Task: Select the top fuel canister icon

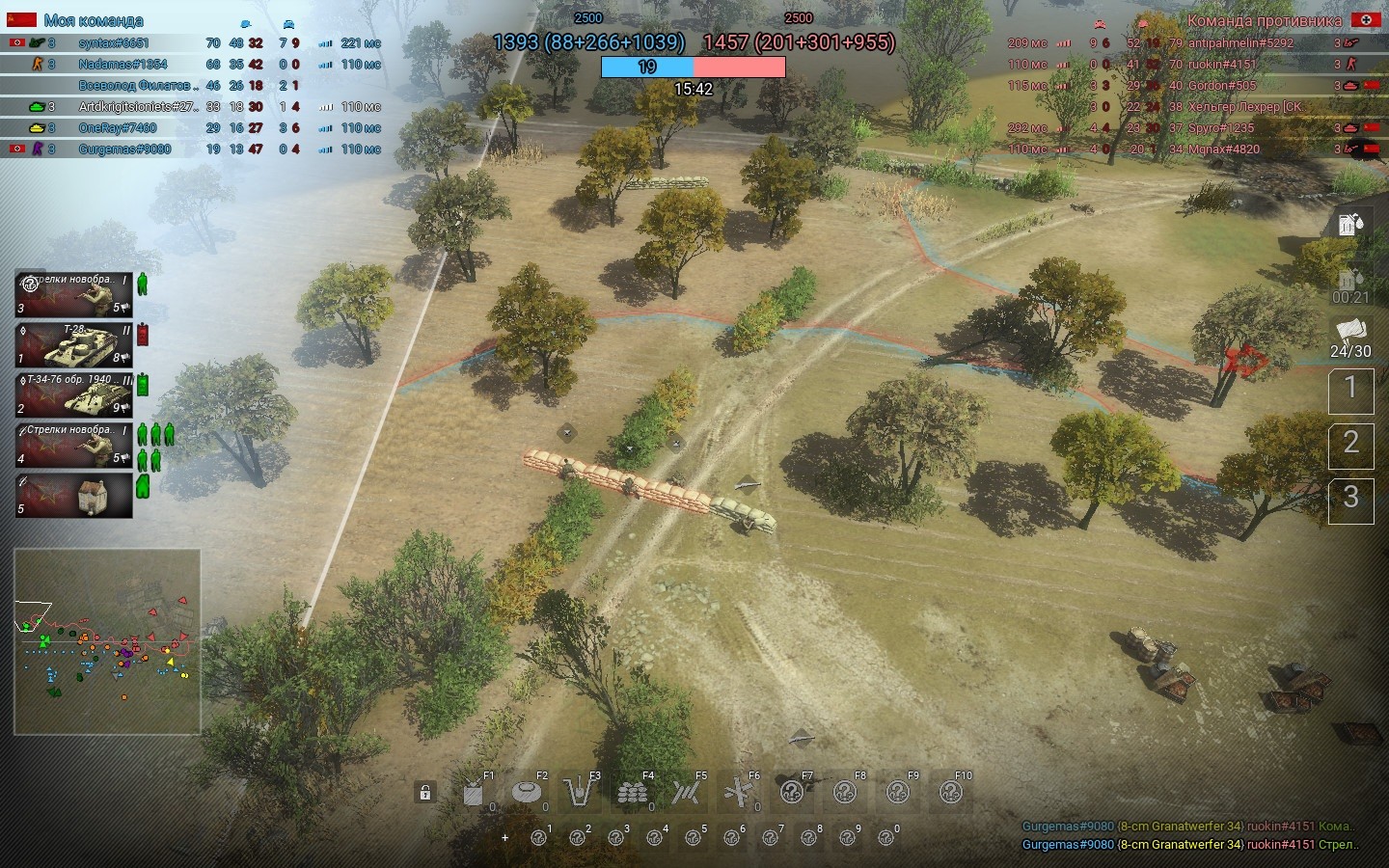Action: 1350,224
